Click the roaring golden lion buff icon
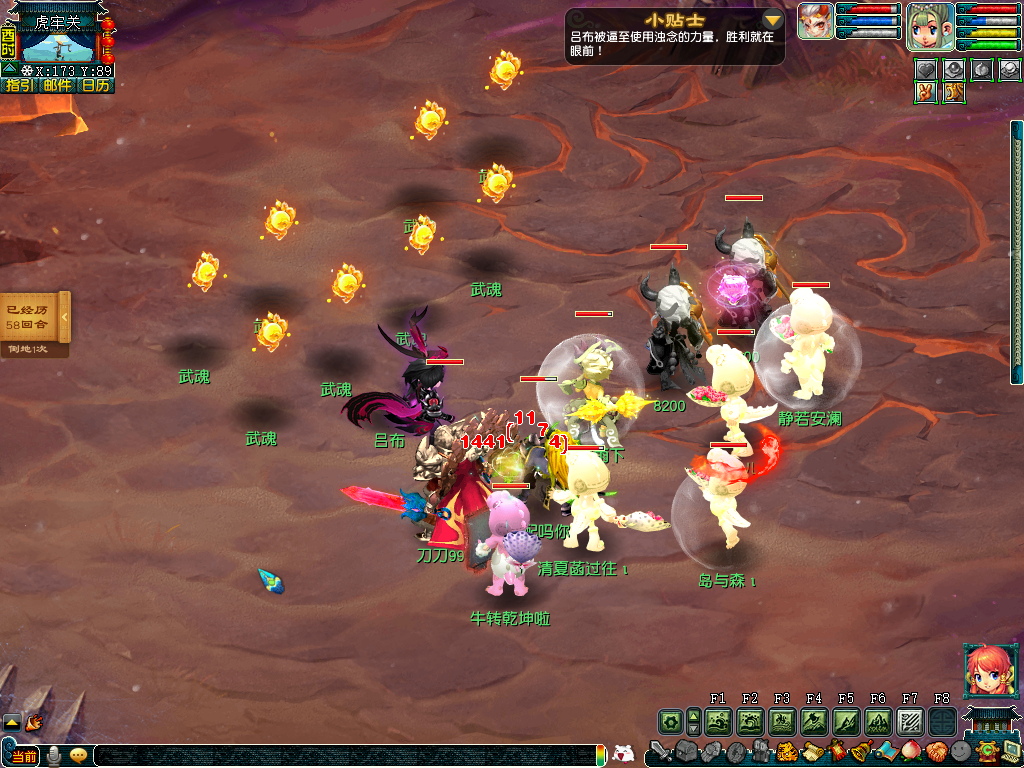 pyautogui.click(x=954, y=92)
